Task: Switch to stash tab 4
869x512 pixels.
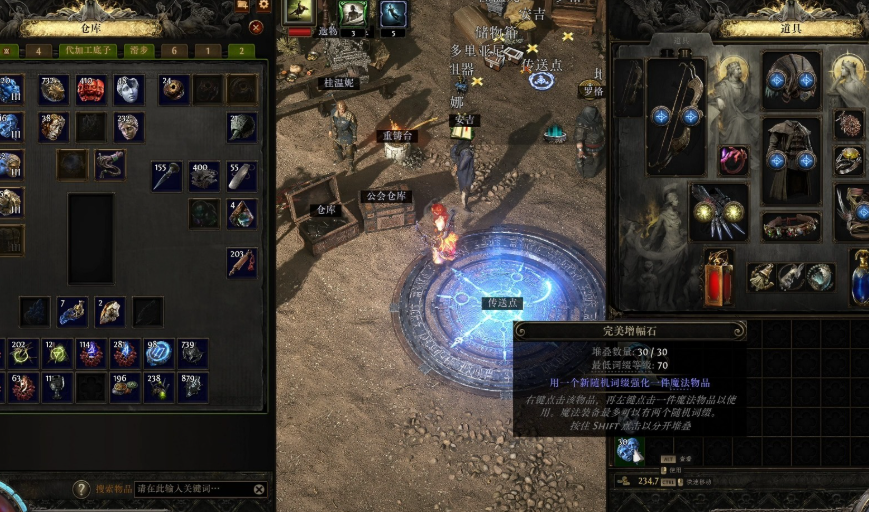Action: 39,50
